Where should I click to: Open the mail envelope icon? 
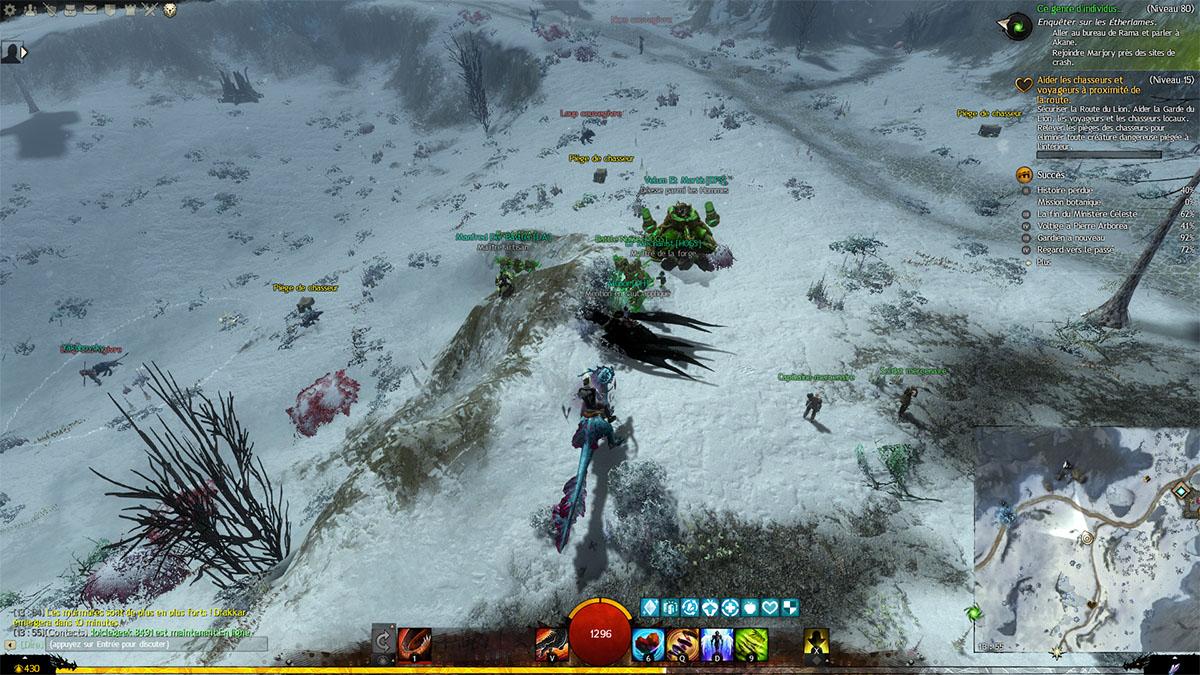click(x=90, y=10)
